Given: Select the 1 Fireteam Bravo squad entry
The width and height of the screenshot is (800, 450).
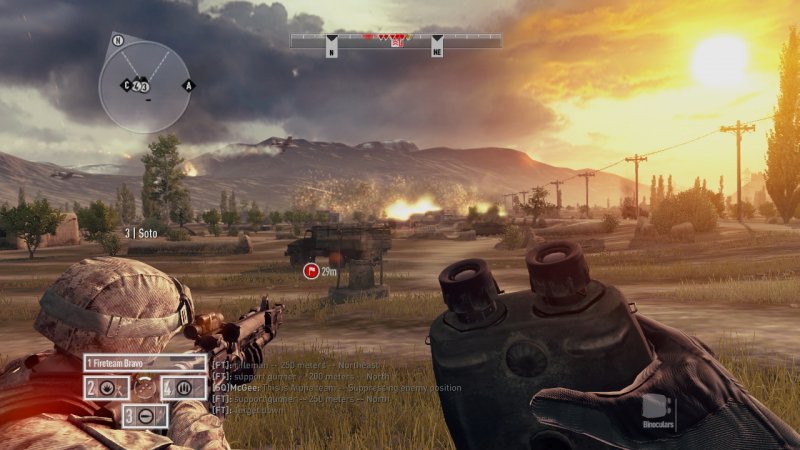Looking at the screenshot, I should pyautogui.click(x=144, y=363).
